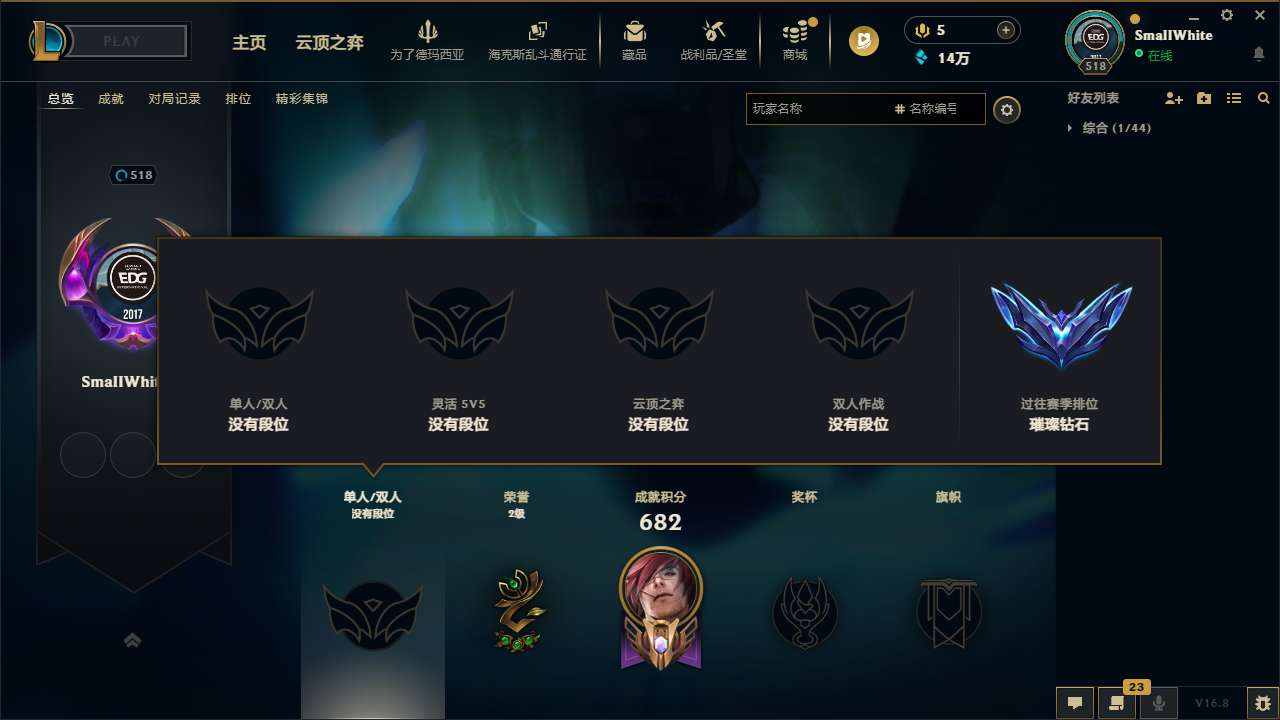This screenshot has height=720, width=1280.
Task: Open the 云顶之弈 menu item
Action: pos(328,44)
